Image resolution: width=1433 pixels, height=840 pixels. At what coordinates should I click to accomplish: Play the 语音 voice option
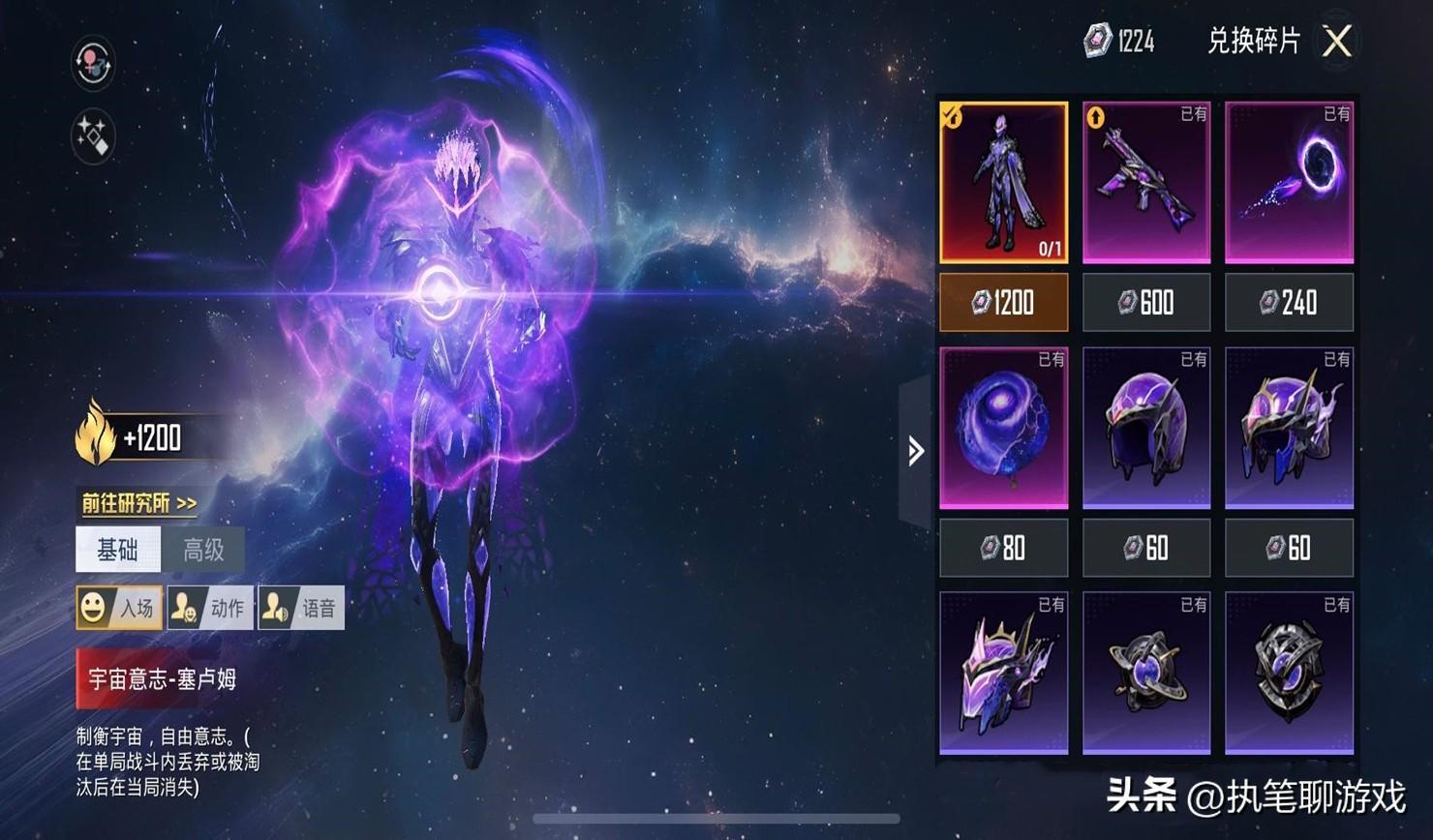pyautogui.click(x=301, y=608)
